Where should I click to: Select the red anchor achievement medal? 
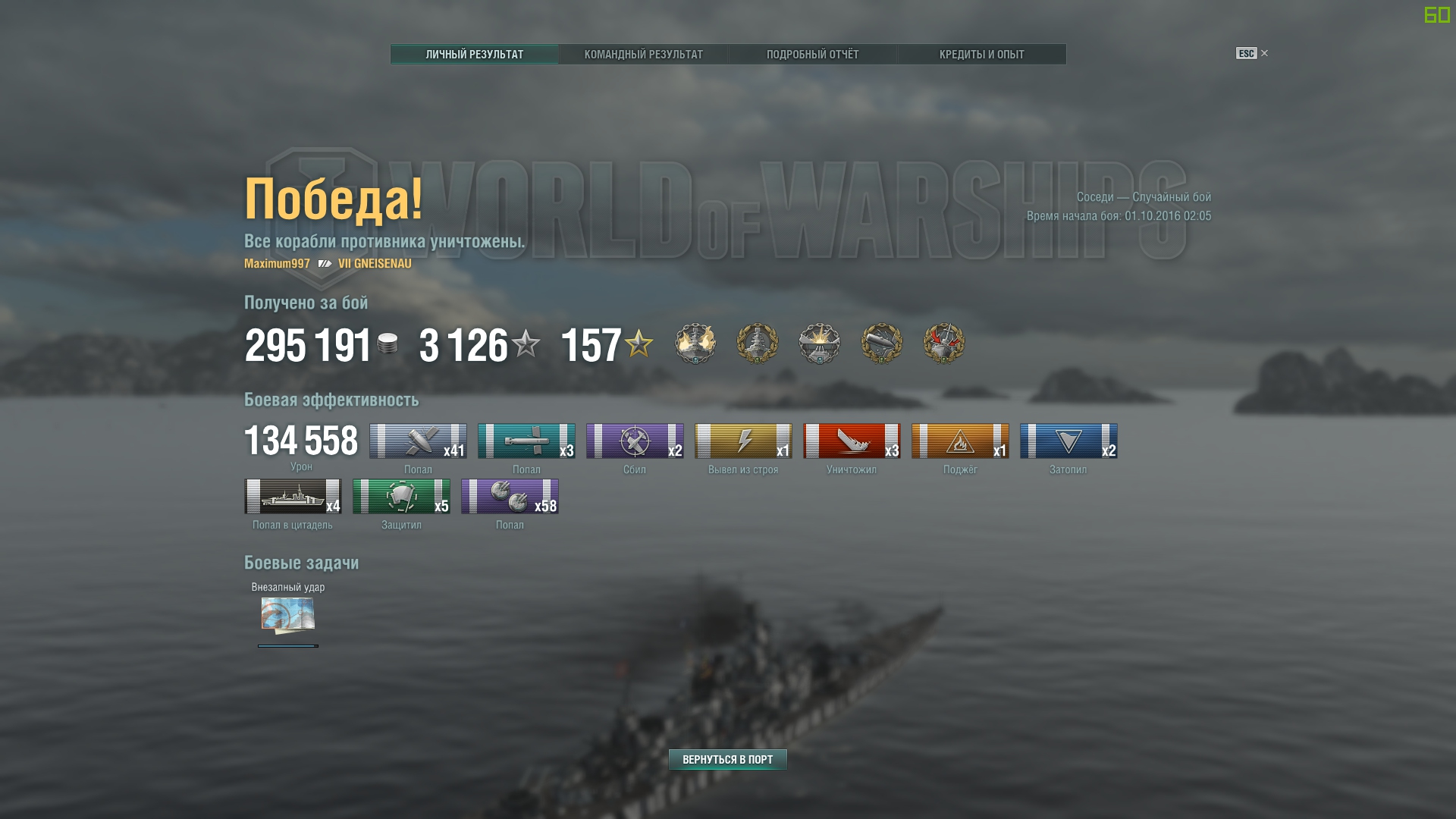[944, 344]
